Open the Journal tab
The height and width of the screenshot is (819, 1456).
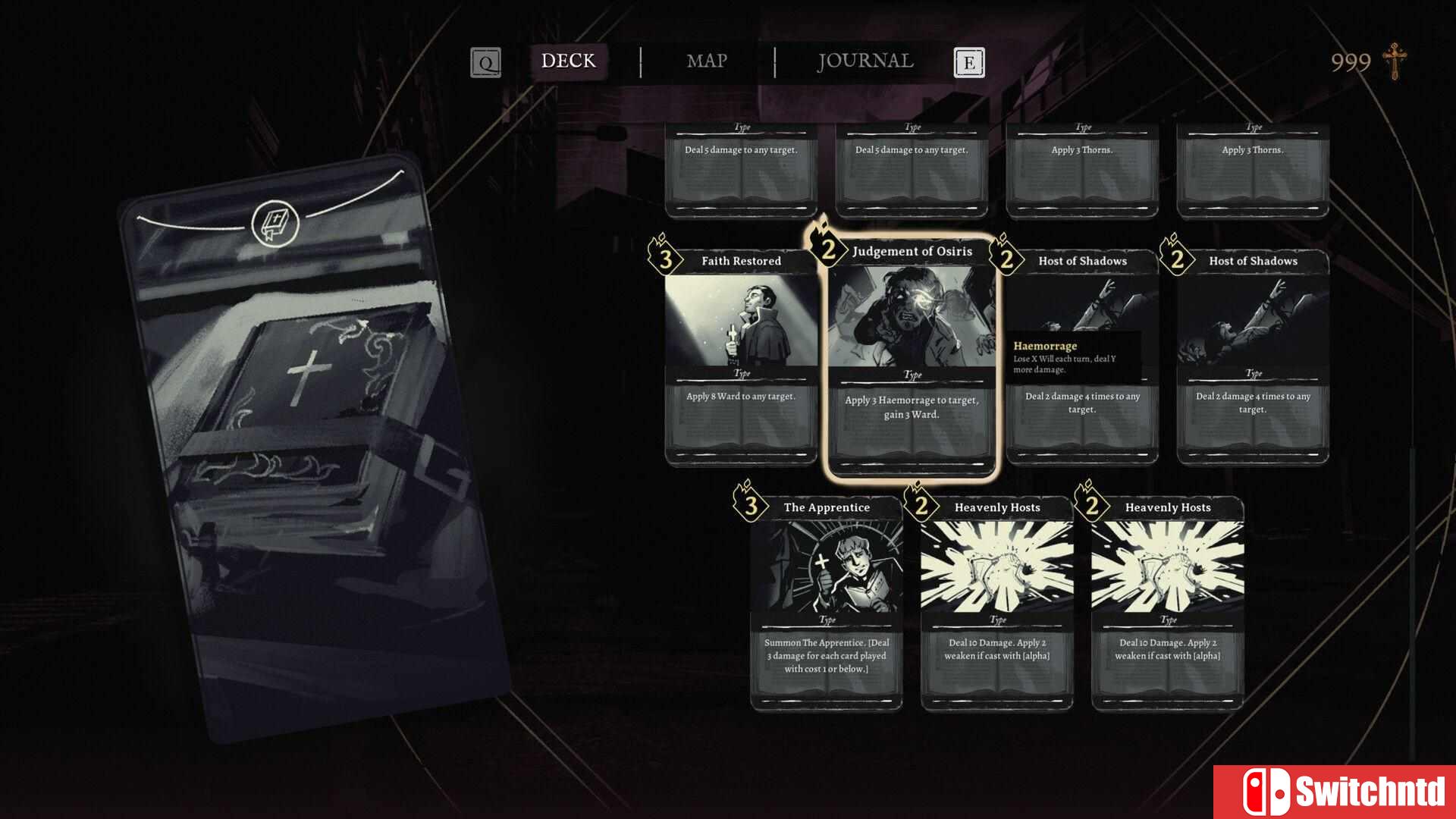[864, 61]
